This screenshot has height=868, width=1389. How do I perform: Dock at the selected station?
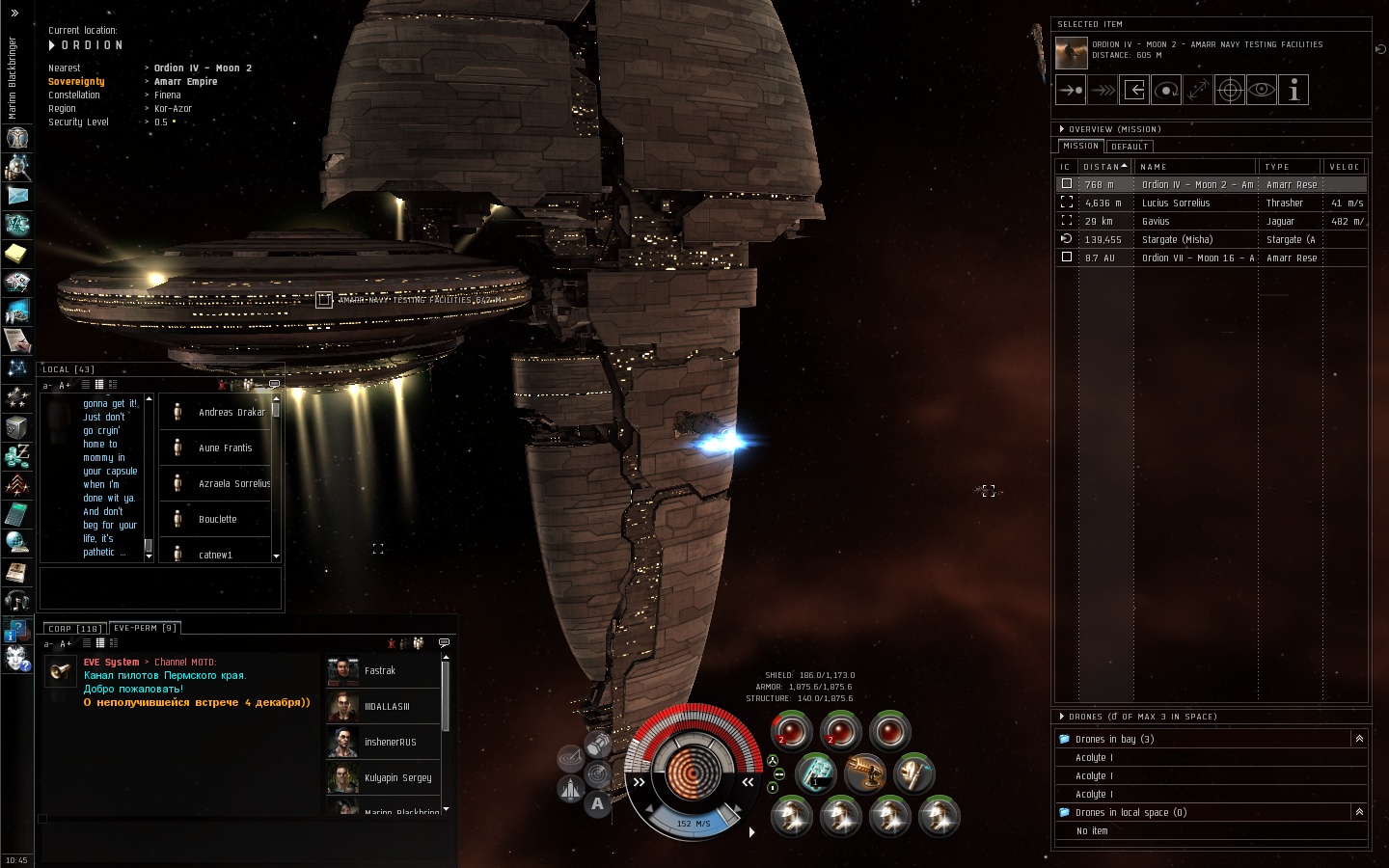[1134, 91]
